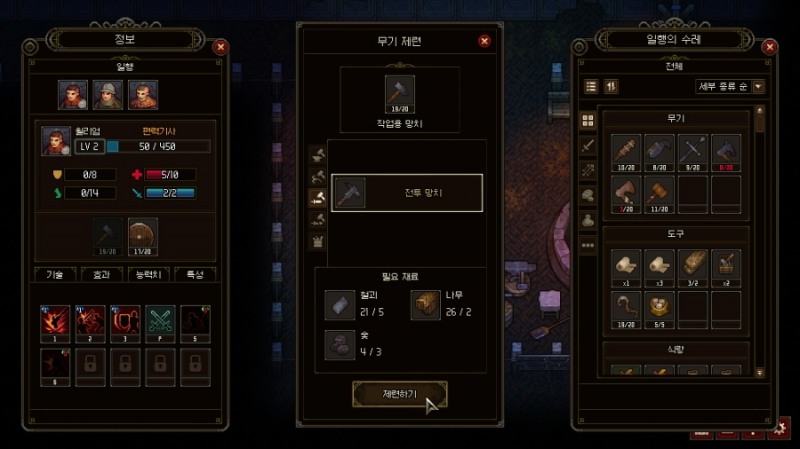The image size is (800, 449).
Task: Open the crown forge category tab
Action: point(320,241)
